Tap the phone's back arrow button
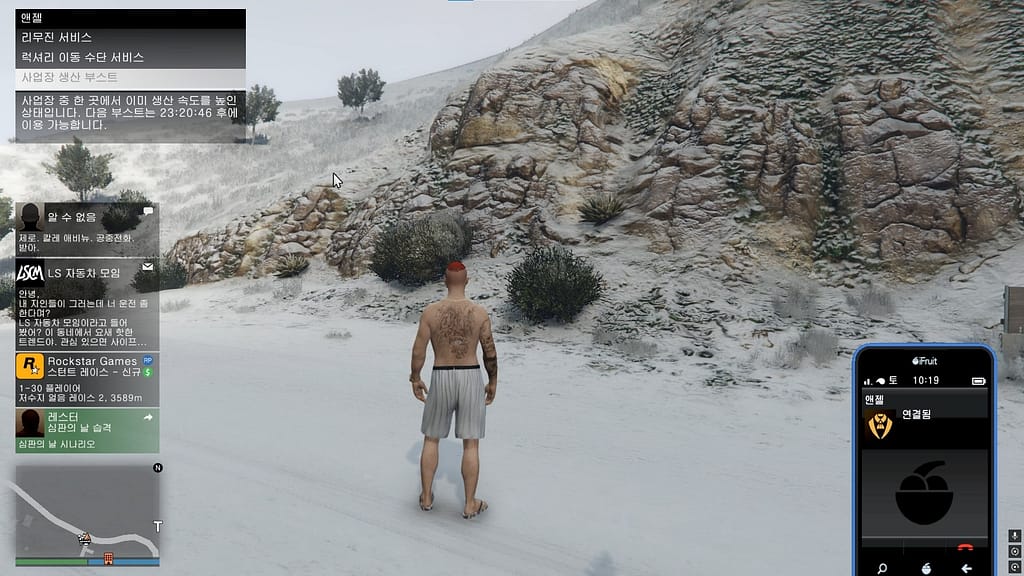 coord(966,568)
